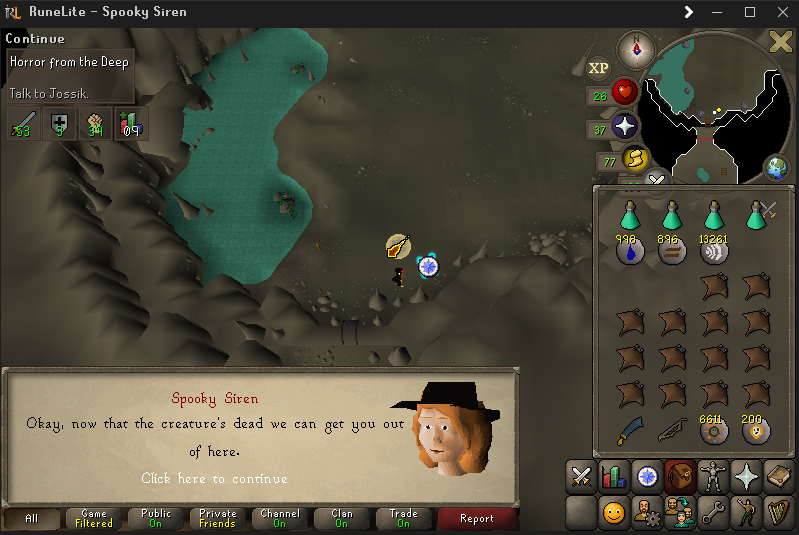Activate quick prayers via the prayer orb
The image size is (799, 535).
pyautogui.click(x=625, y=126)
